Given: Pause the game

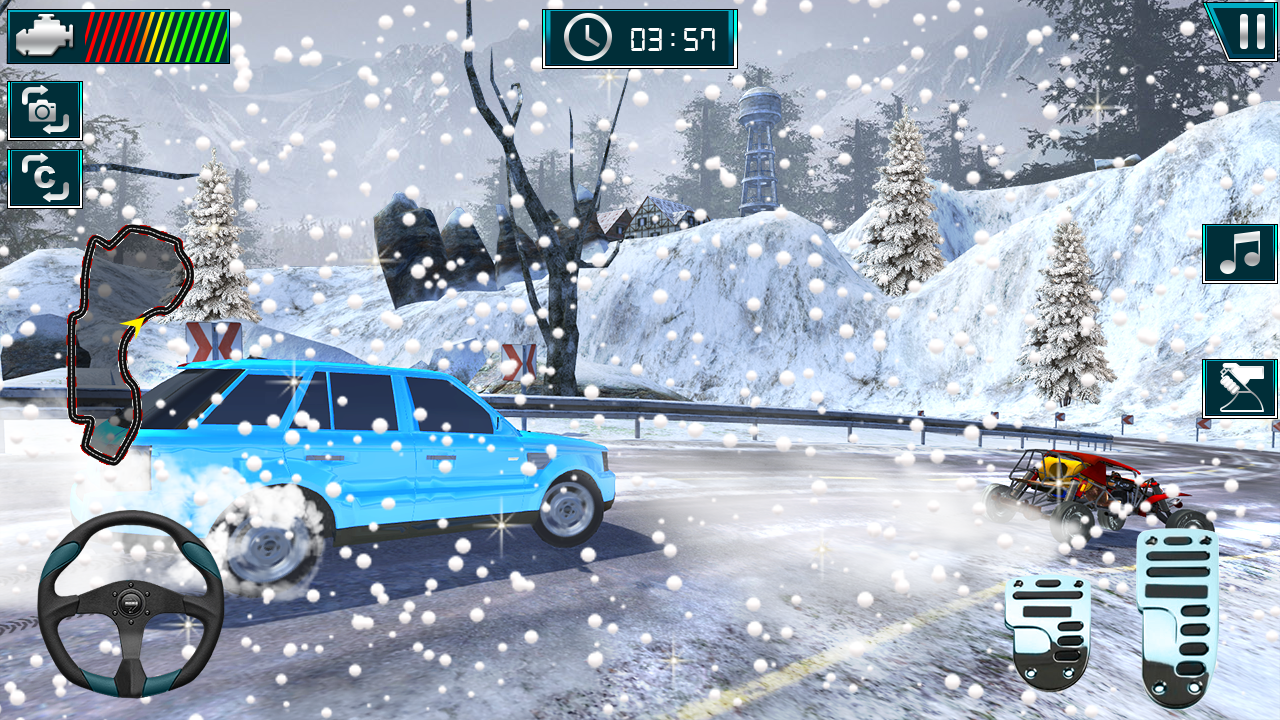Looking at the screenshot, I should (x=1245, y=31).
